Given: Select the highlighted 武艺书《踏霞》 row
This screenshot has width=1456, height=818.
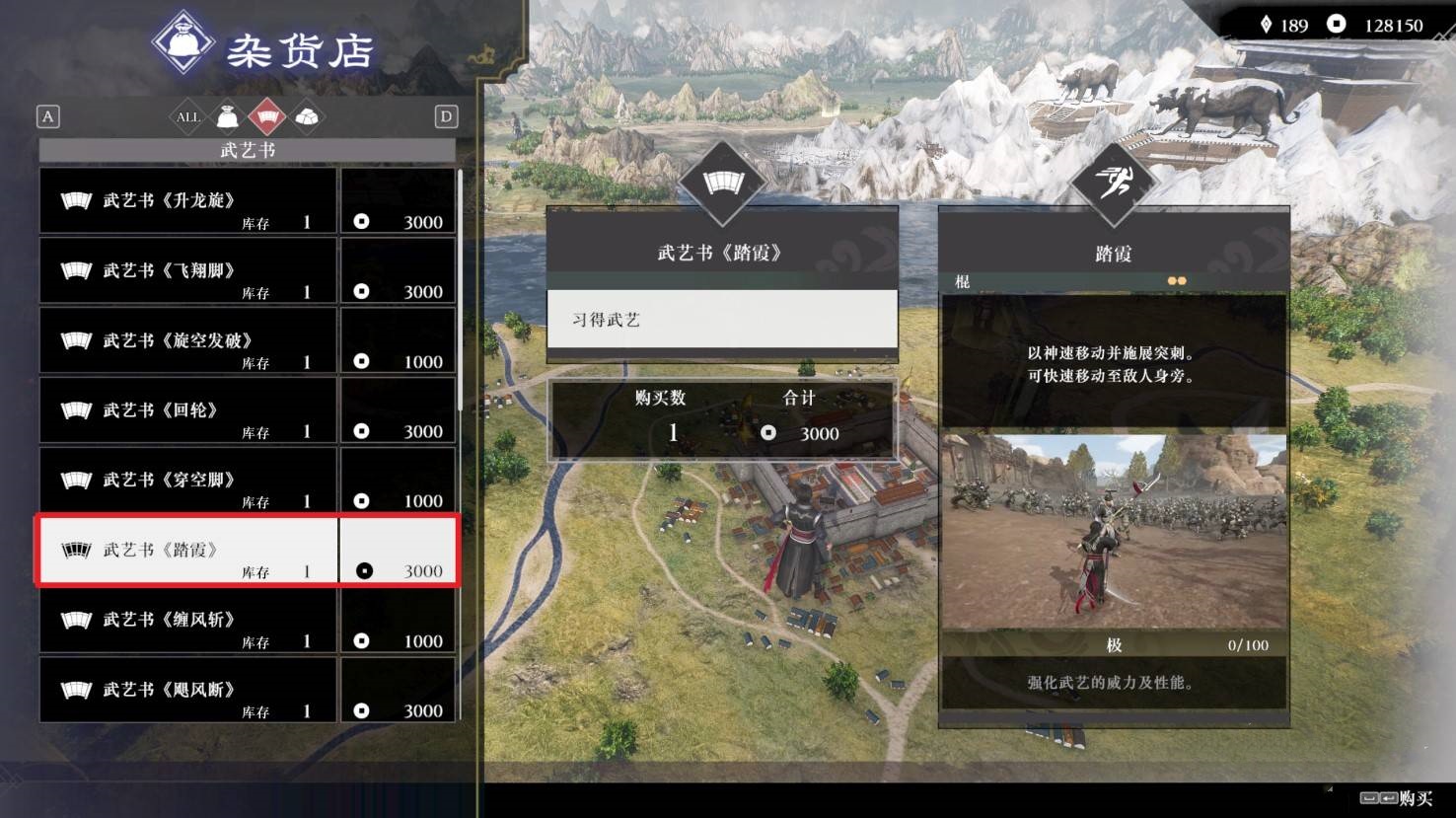Looking at the screenshot, I should 185,551.
